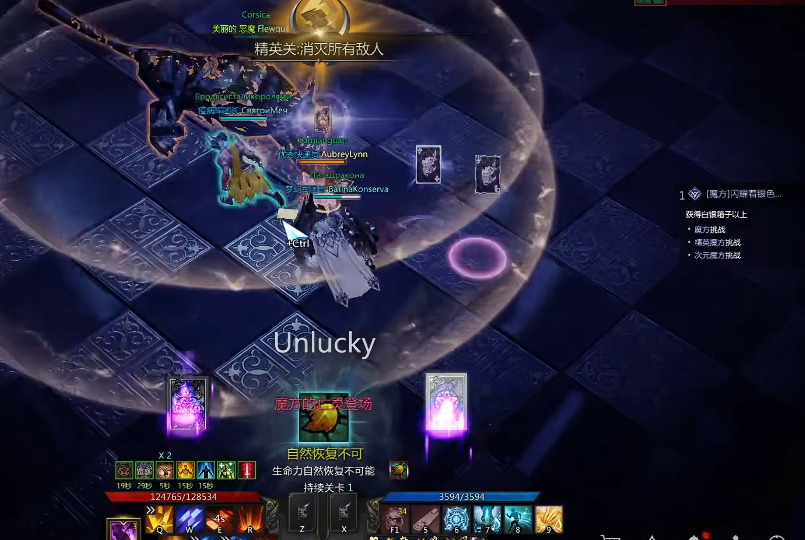The height and width of the screenshot is (540, 805).
Task: Inspect the orange fruit status icon
Action: pos(398,470)
